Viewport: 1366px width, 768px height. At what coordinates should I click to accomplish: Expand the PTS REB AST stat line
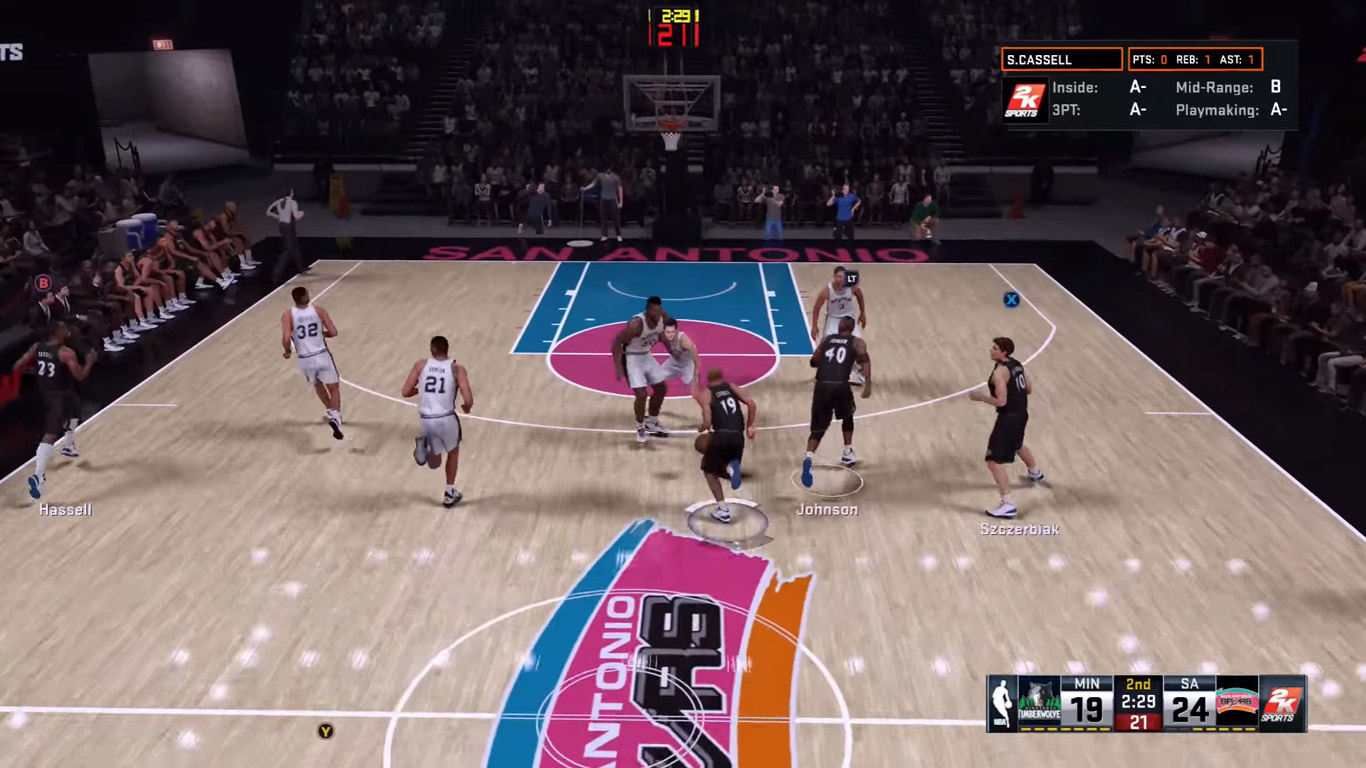pyautogui.click(x=1195, y=59)
